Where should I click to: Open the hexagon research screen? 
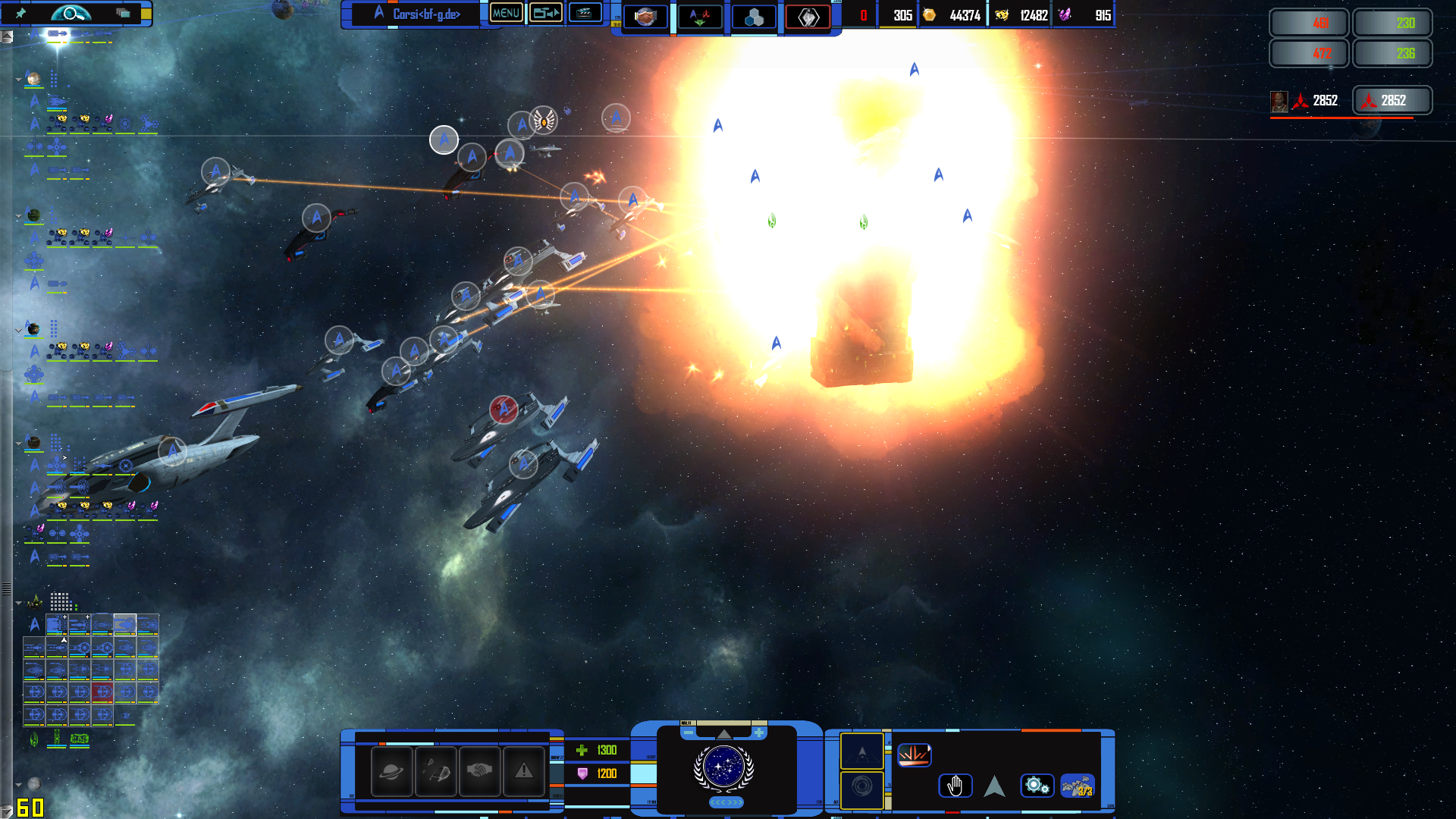click(x=754, y=17)
